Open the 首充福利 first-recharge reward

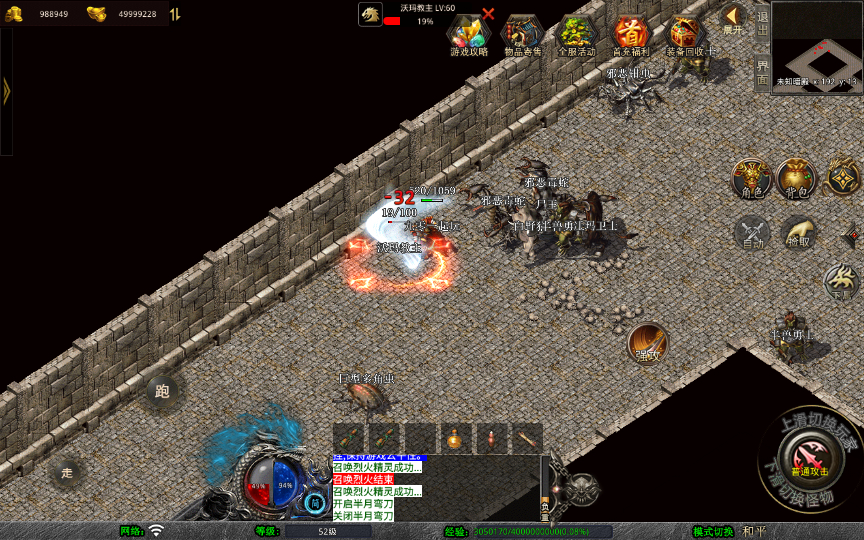point(631,36)
